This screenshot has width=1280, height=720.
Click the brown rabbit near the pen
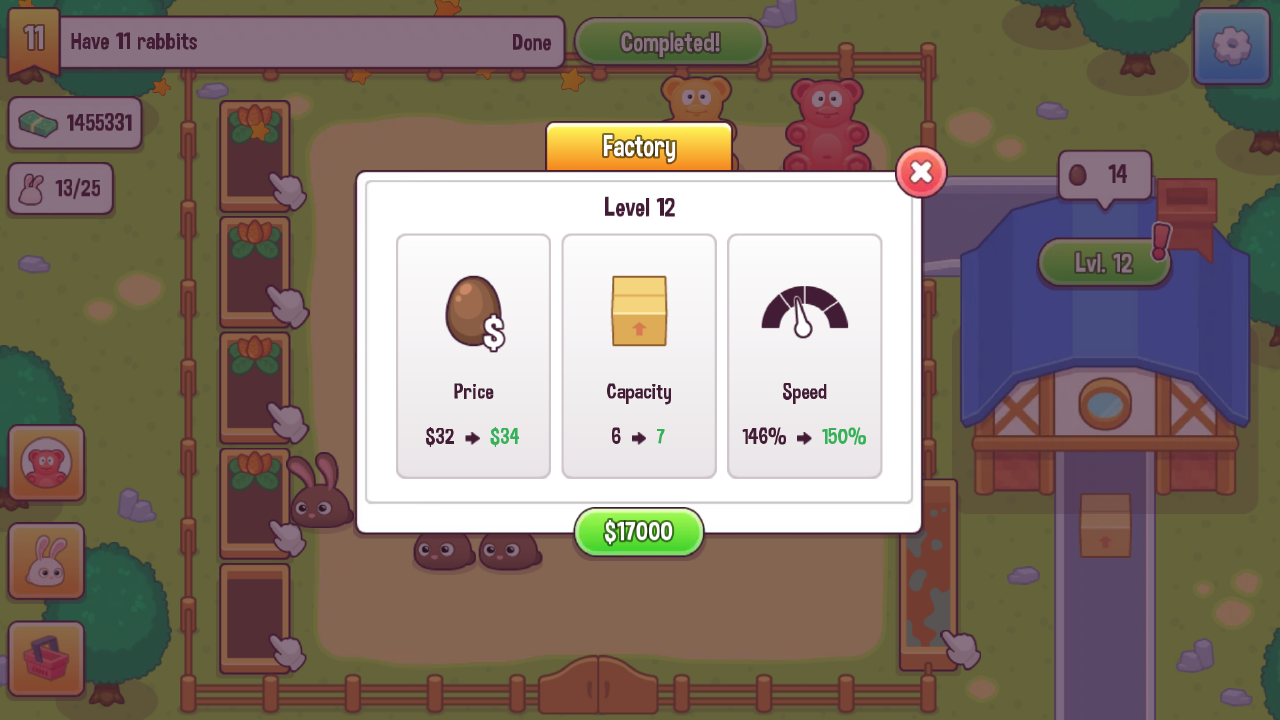click(320, 500)
